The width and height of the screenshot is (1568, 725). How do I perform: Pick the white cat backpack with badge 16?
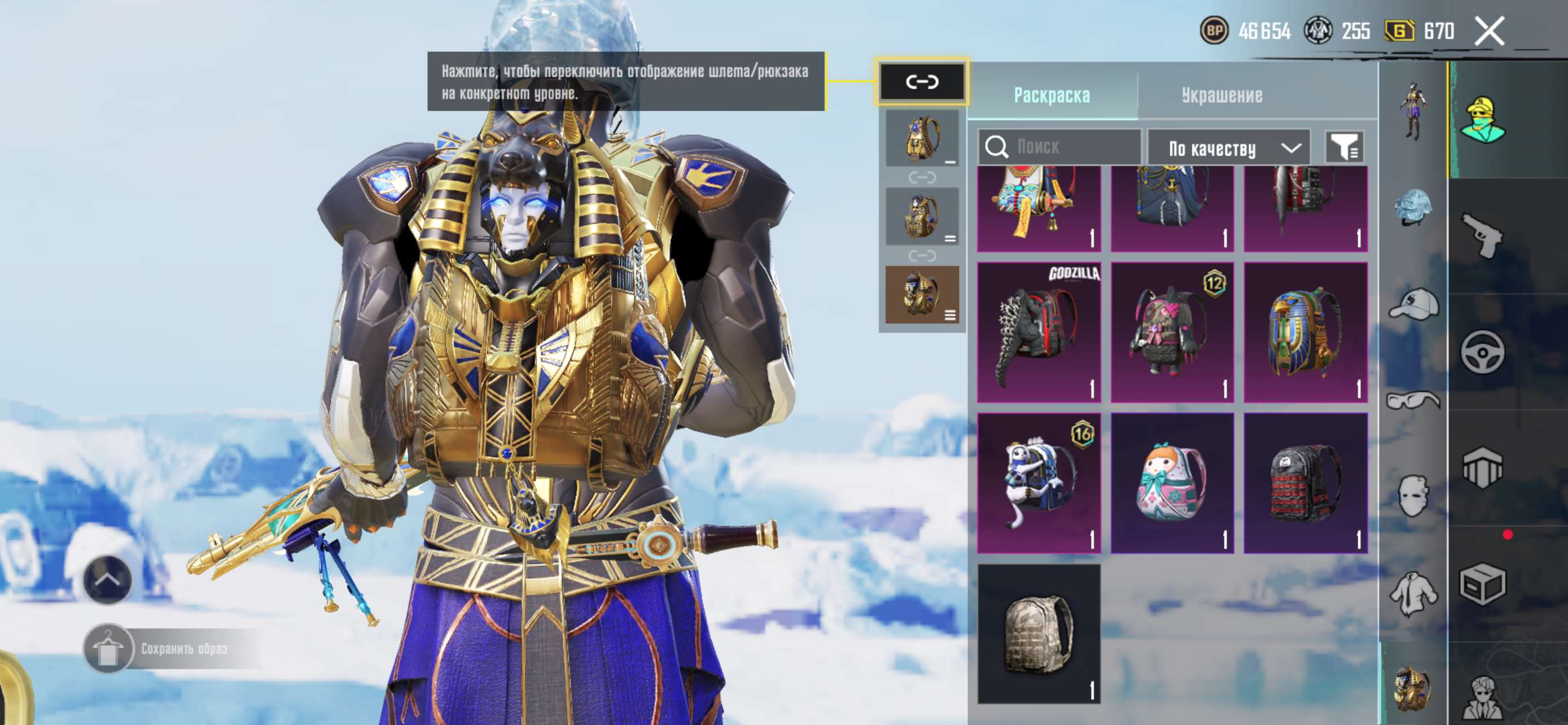pyautogui.click(x=1039, y=483)
